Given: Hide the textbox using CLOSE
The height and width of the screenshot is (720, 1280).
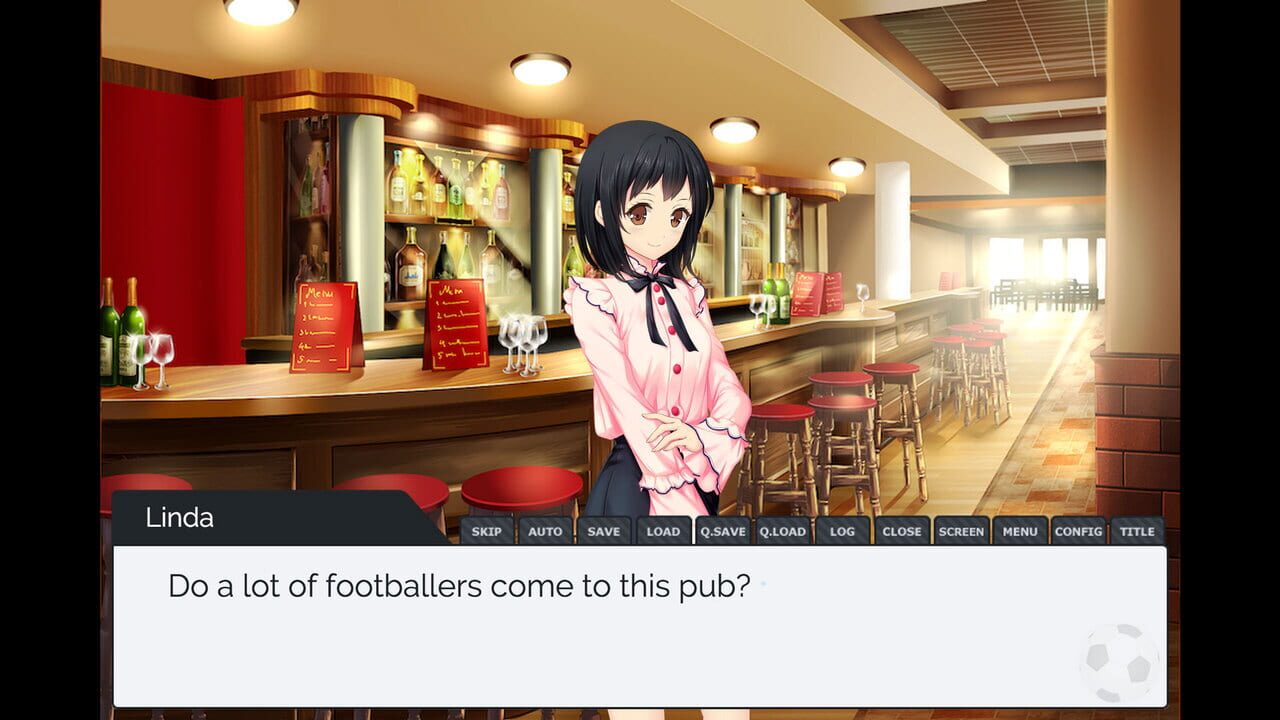Looking at the screenshot, I should [x=901, y=531].
